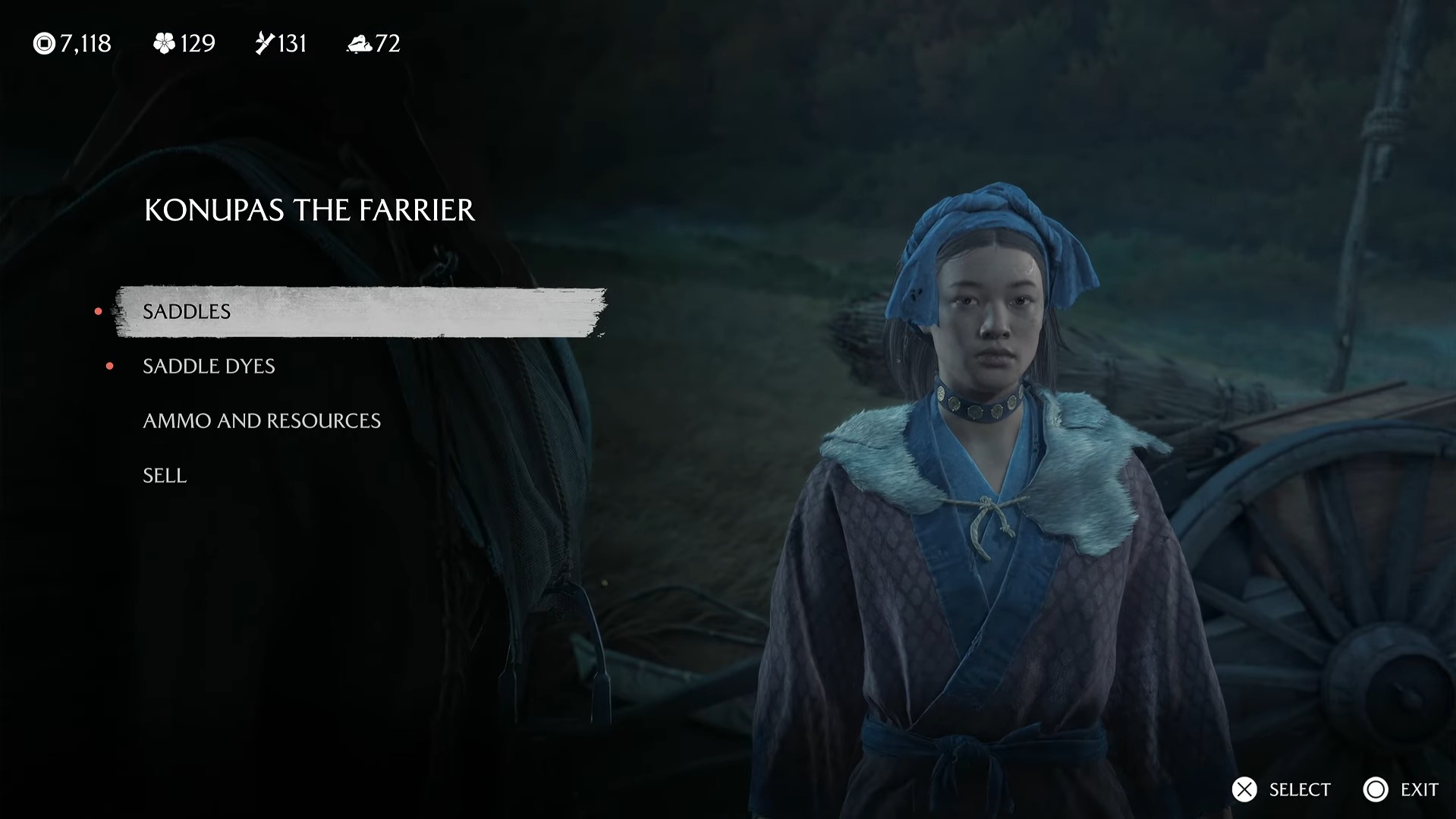Screen dimensions: 1456x819
Task: Open the Saddles shop category
Action: 187,311
